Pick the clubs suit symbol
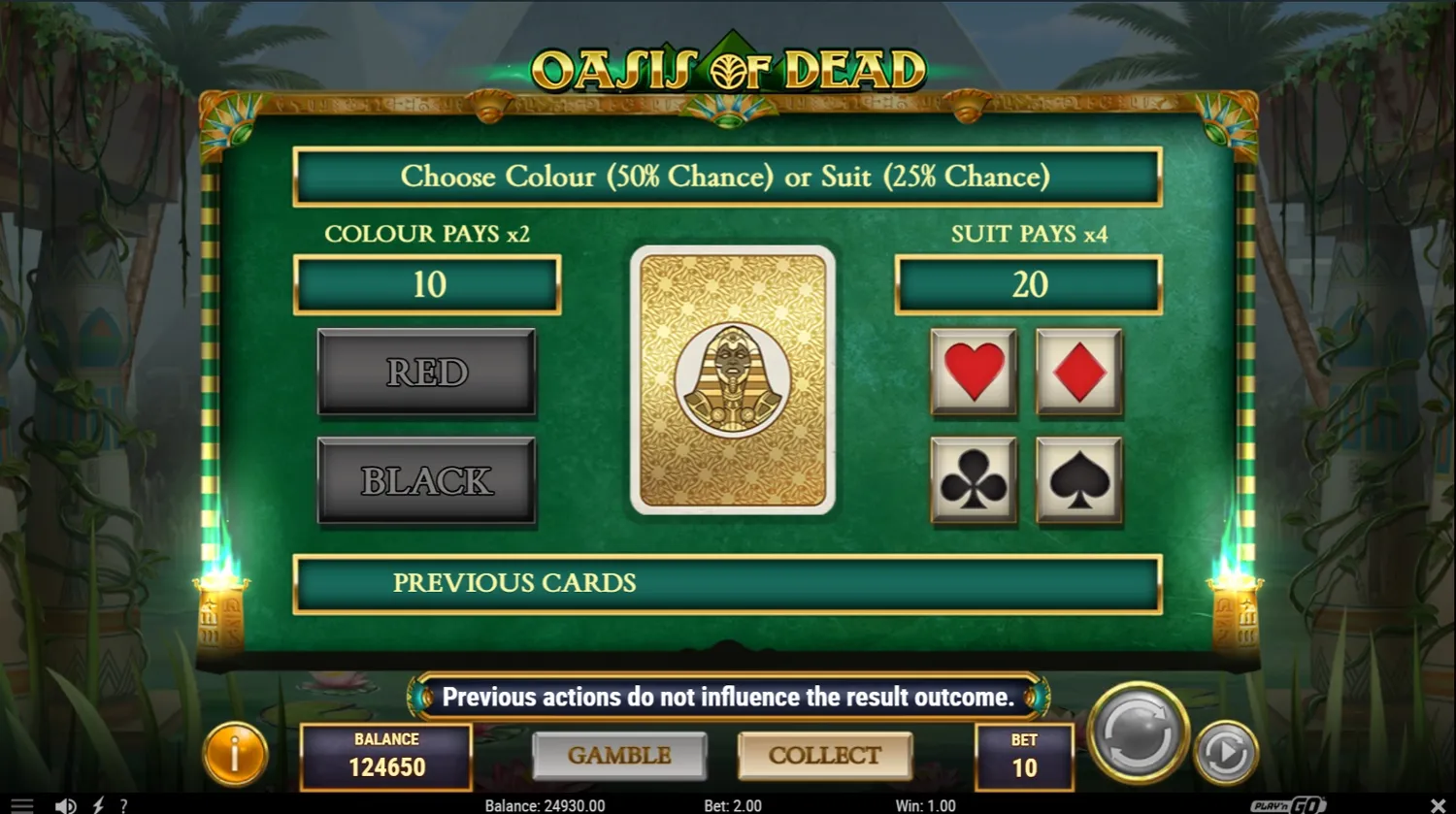This screenshot has height=814, width=1456. click(974, 480)
